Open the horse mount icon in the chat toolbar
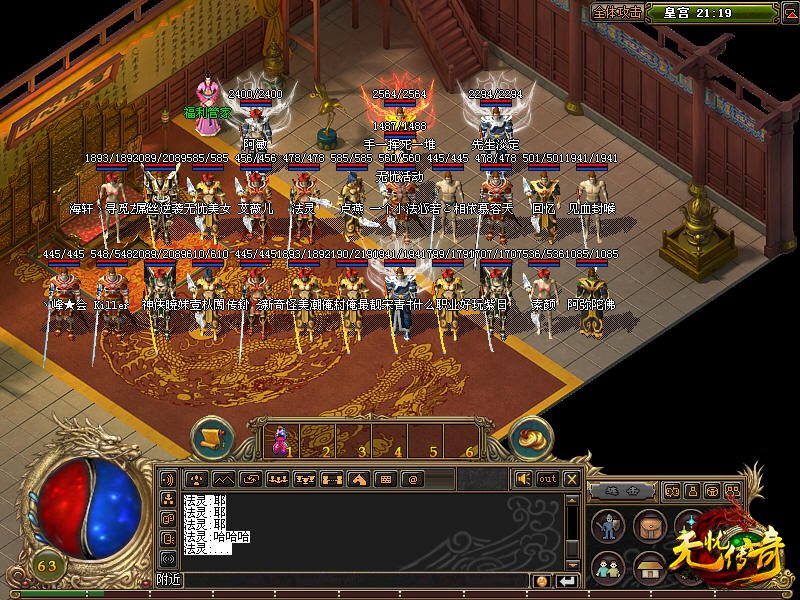800x600 pixels. [358, 479]
